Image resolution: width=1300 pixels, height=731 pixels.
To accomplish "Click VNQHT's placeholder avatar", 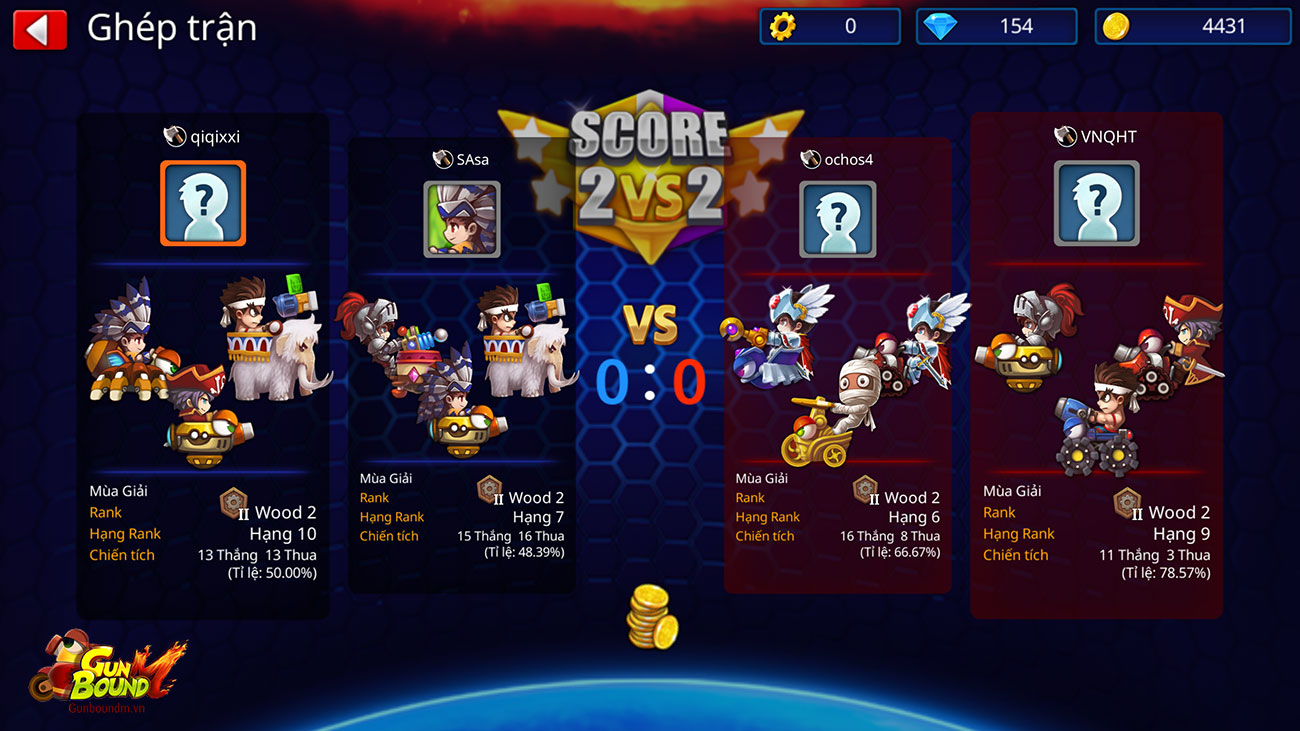I will click(x=1096, y=204).
